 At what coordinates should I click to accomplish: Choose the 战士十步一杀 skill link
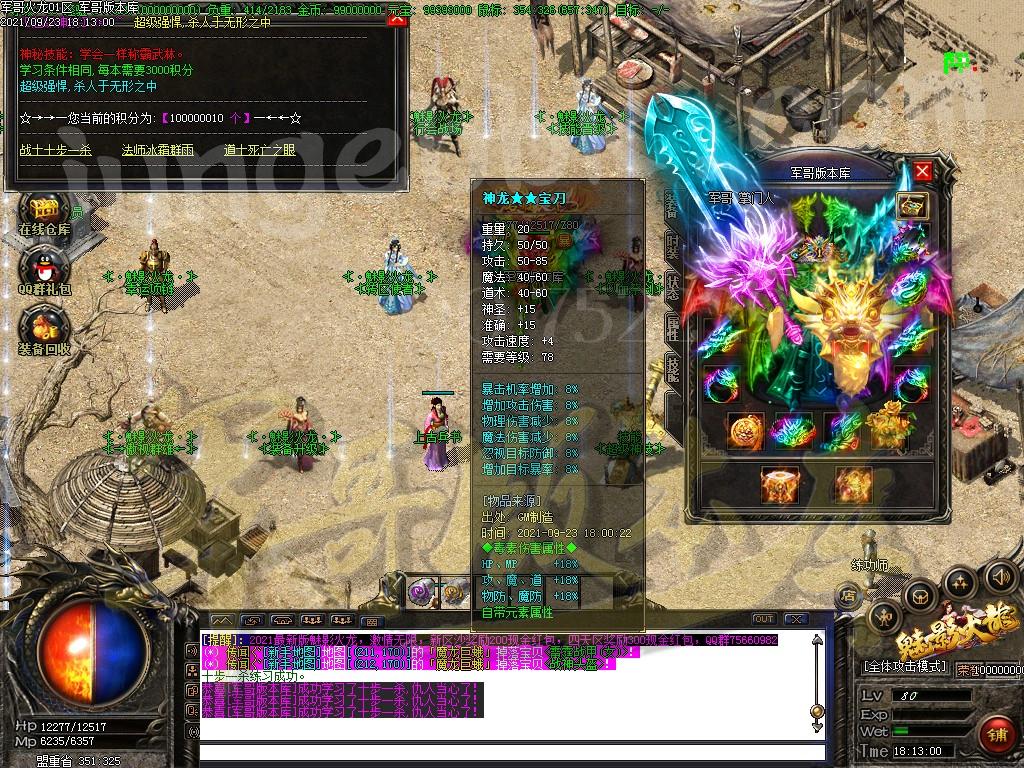(56, 150)
